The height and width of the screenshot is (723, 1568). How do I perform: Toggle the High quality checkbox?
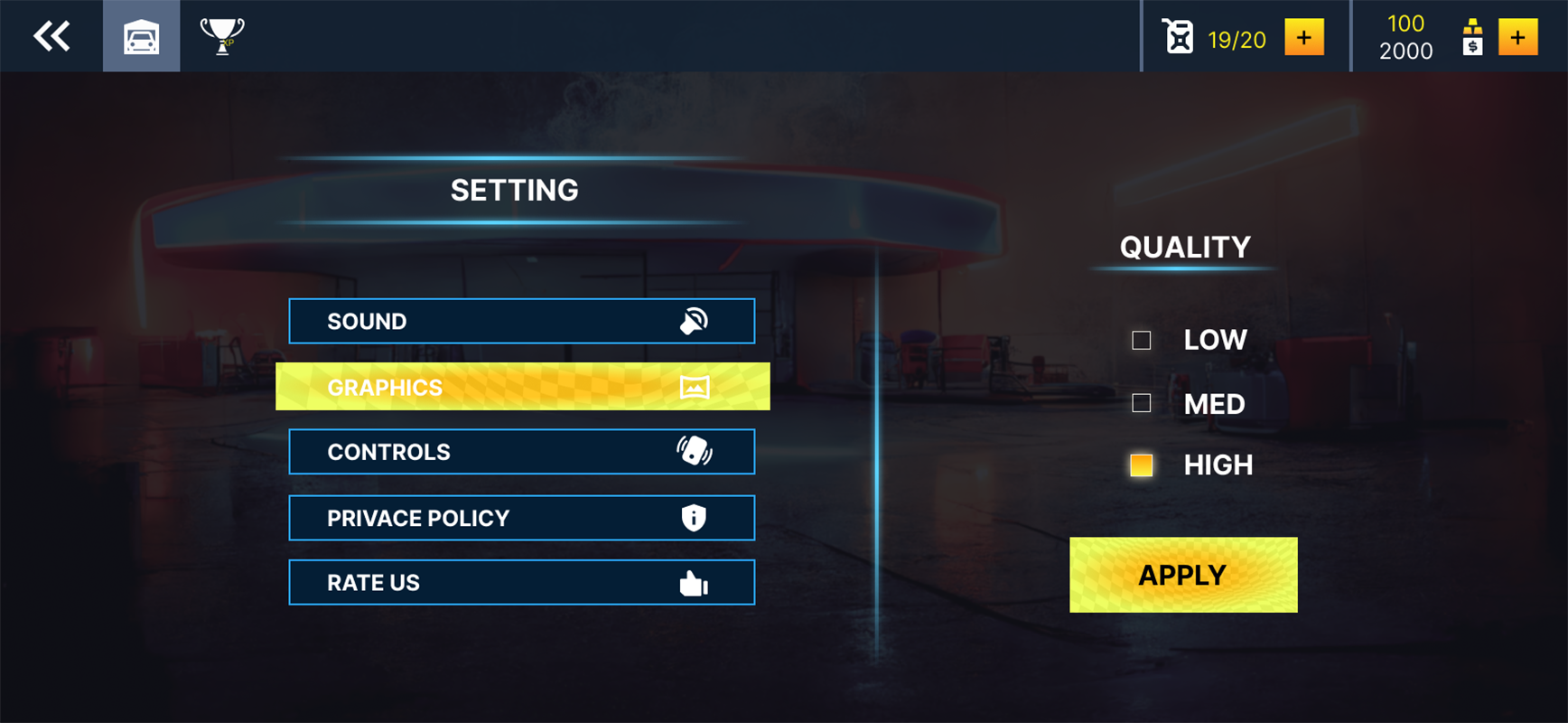[x=1142, y=465]
